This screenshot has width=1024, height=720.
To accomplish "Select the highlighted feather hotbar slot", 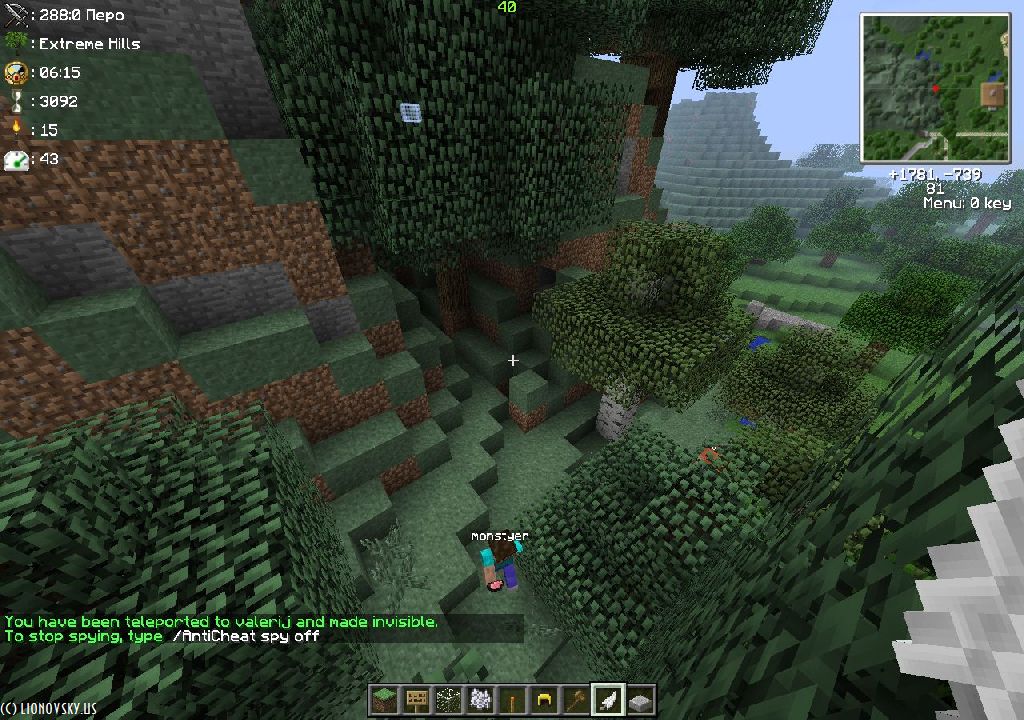I will coord(607,700).
